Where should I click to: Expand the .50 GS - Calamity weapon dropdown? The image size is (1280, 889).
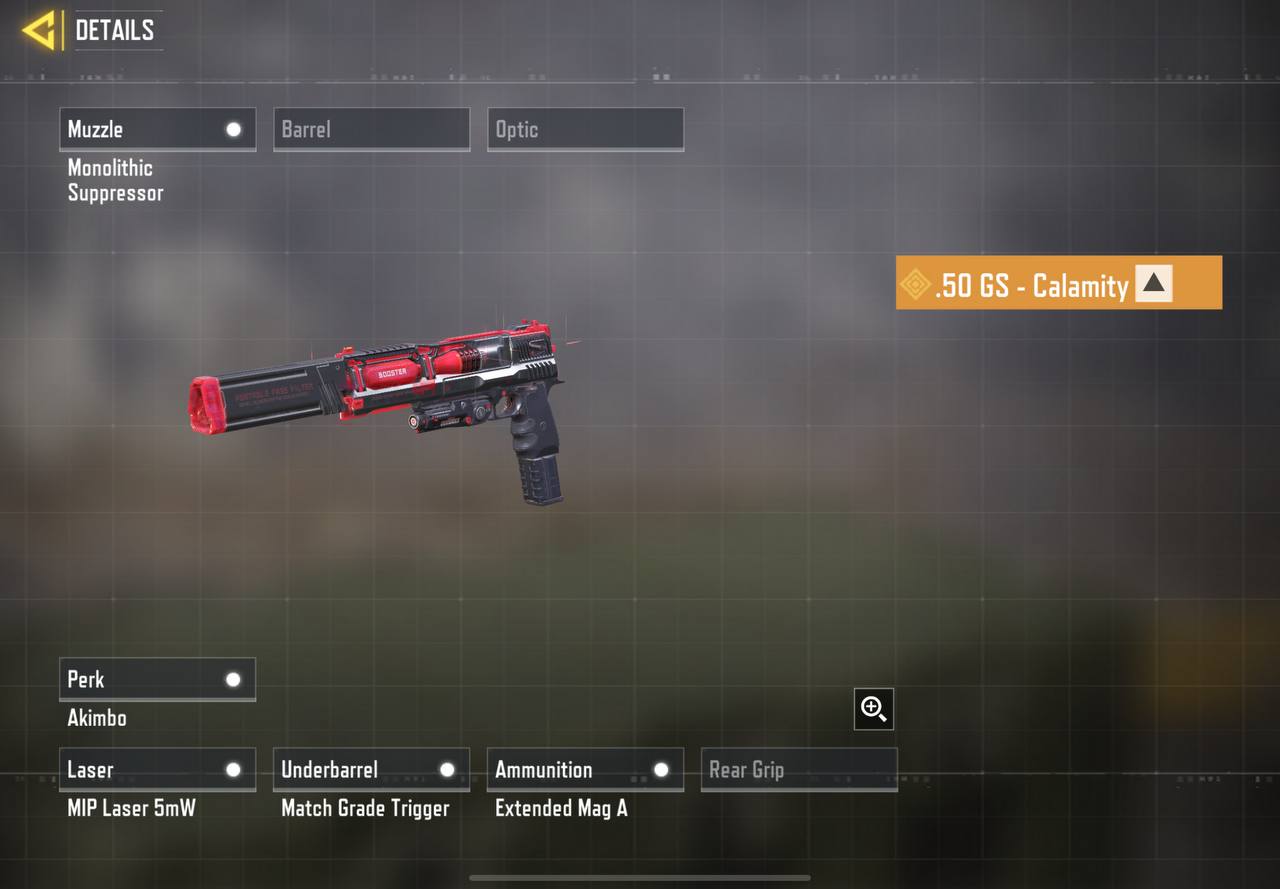tap(1153, 284)
